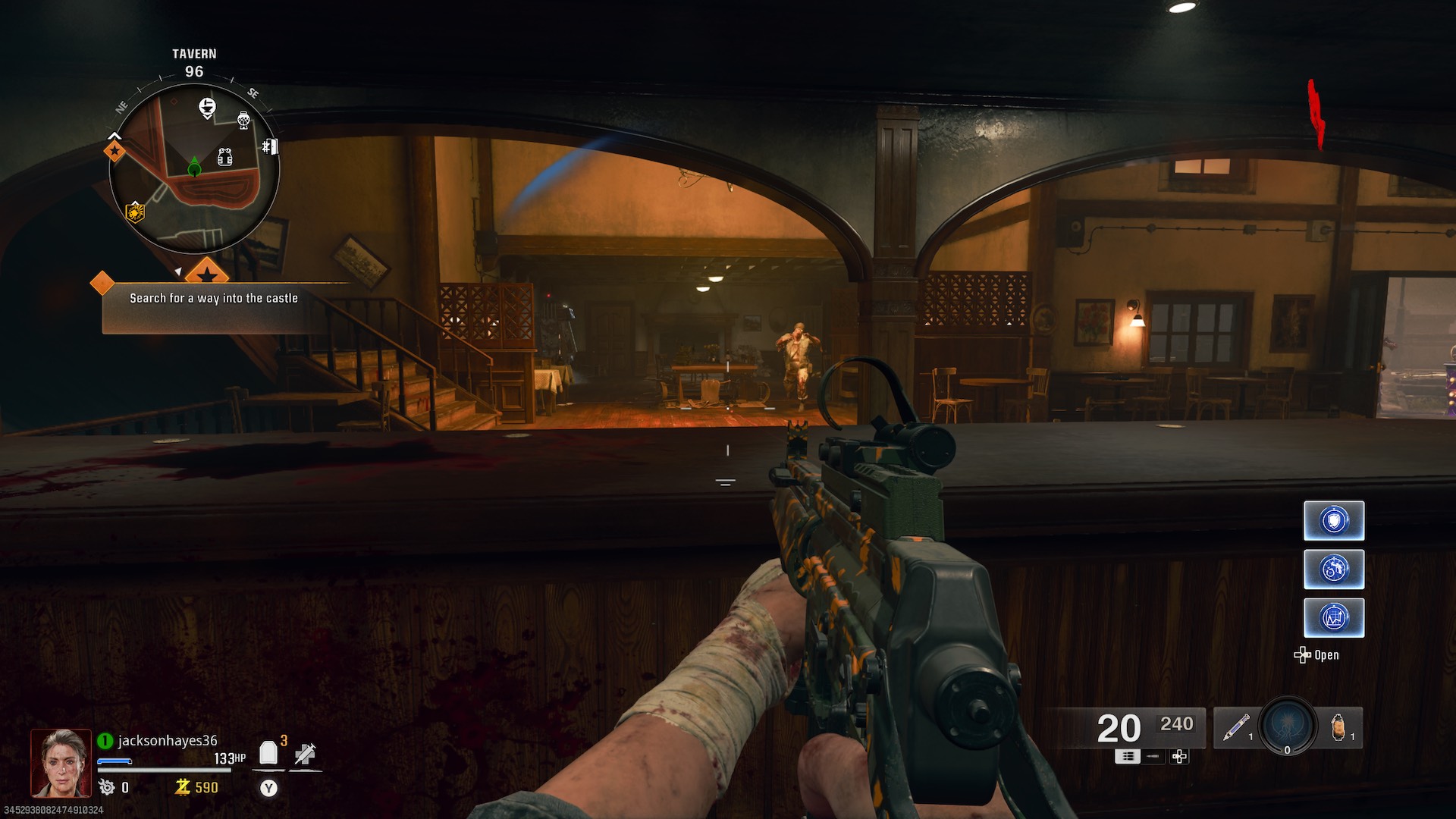Select the highlighted fire mode indicator
Viewport: 1456px width, 819px height.
[x=1127, y=757]
